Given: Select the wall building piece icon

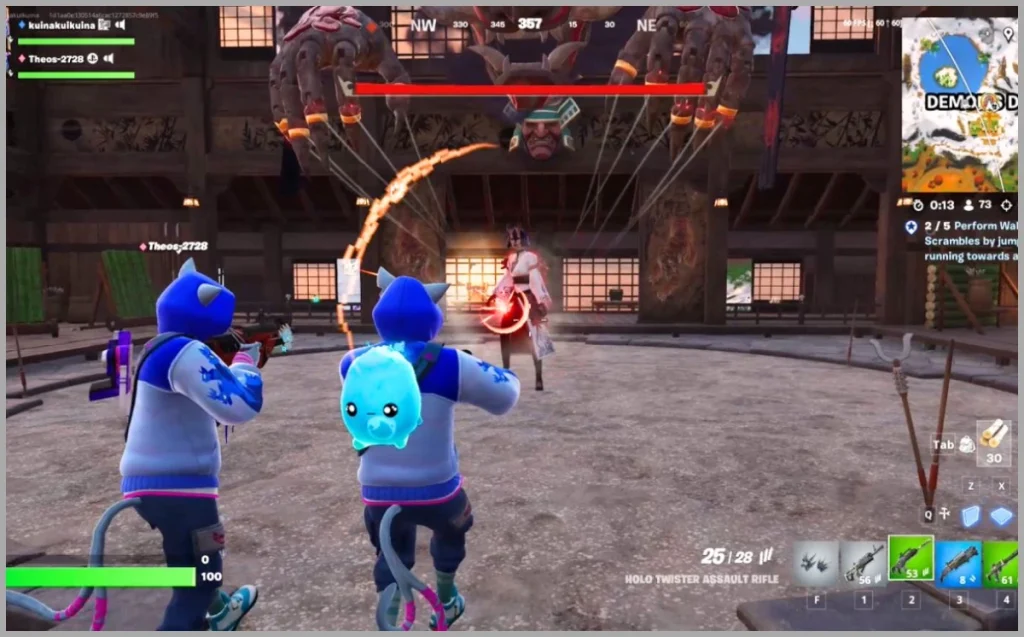Looking at the screenshot, I should [970, 516].
